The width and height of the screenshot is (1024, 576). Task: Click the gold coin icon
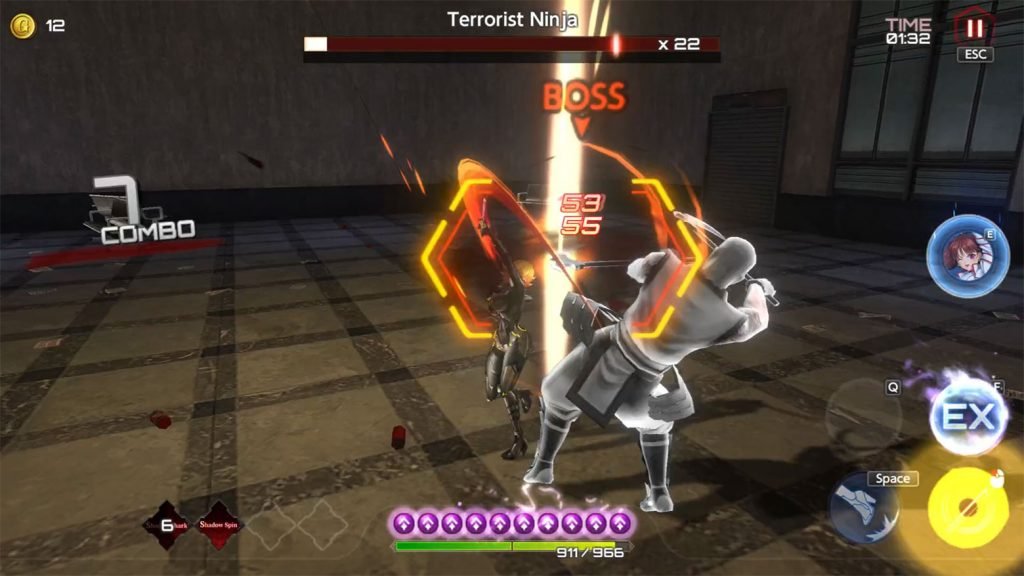pyautogui.click(x=22, y=26)
